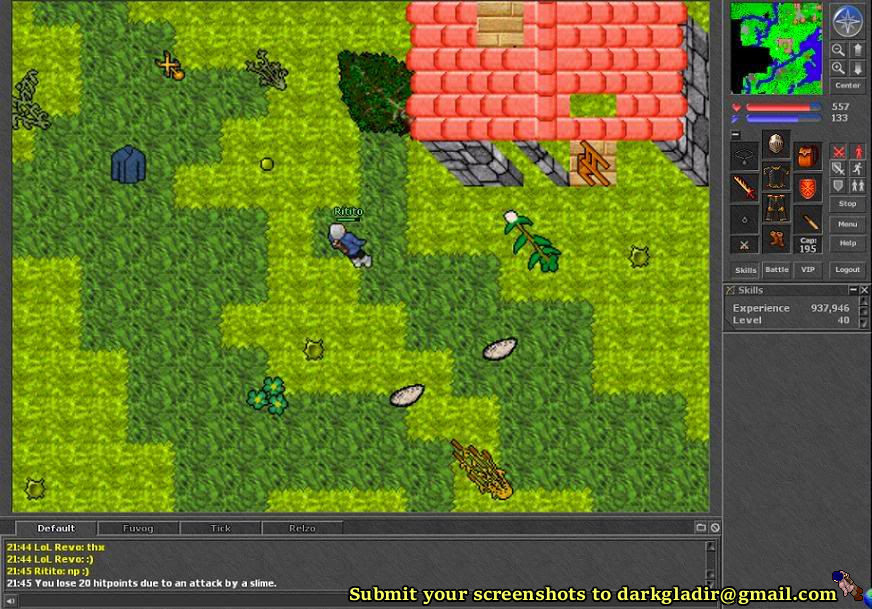This screenshot has height=609, width=872.
Task: Open the VIP list
Action: click(x=807, y=269)
